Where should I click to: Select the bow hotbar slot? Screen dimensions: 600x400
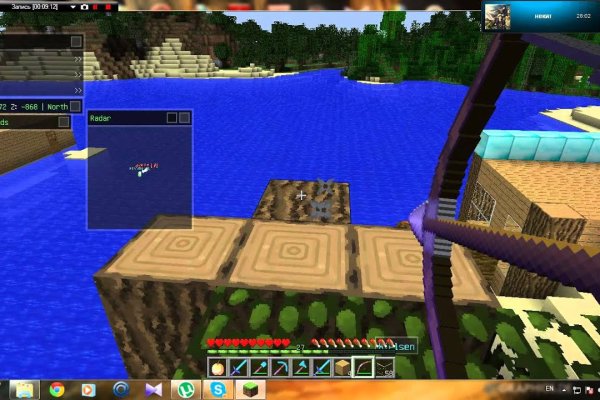(362, 367)
